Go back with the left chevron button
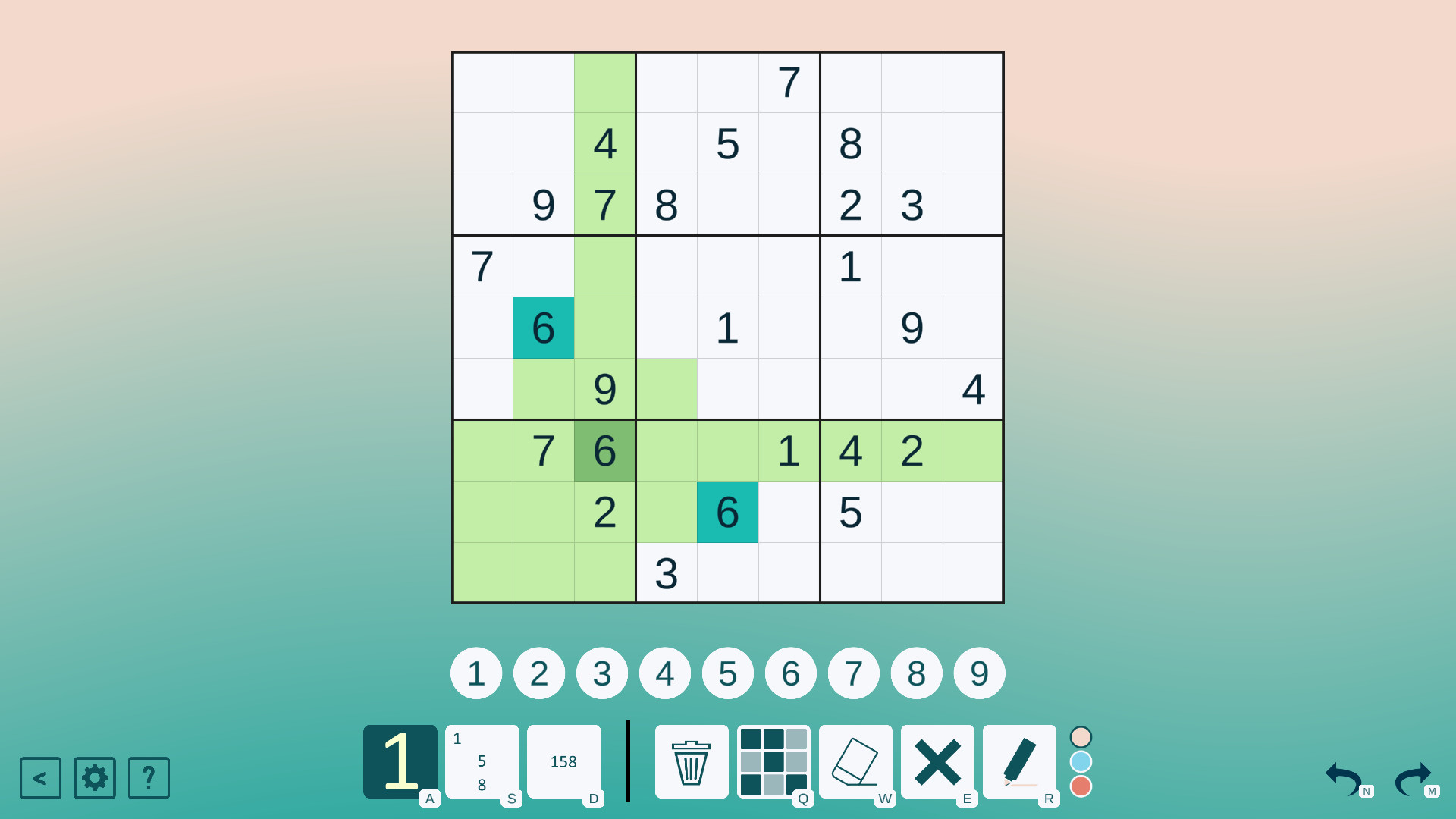The height and width of the screenshot is (819, 1456). pyautogui.click(x=40, y=778)
